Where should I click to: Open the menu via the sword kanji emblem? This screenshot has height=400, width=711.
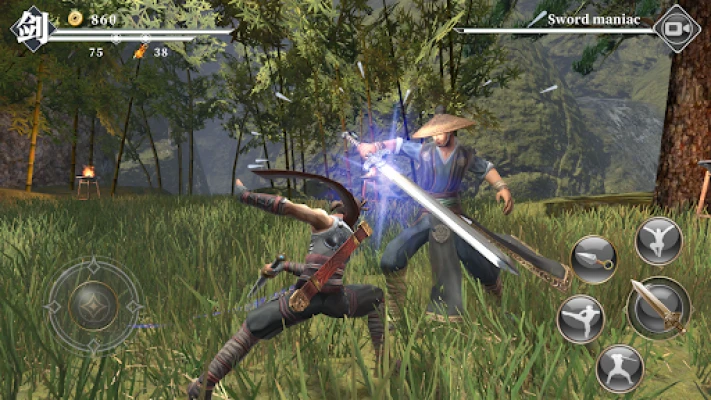tap(29, 28)
